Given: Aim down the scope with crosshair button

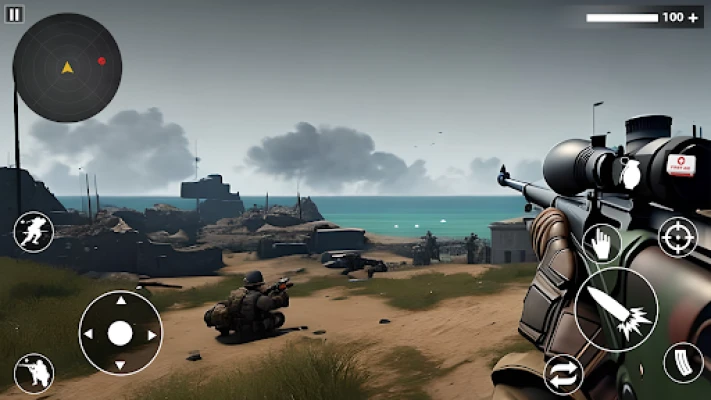Looking at the screenshot, I should tap(677, 237).
